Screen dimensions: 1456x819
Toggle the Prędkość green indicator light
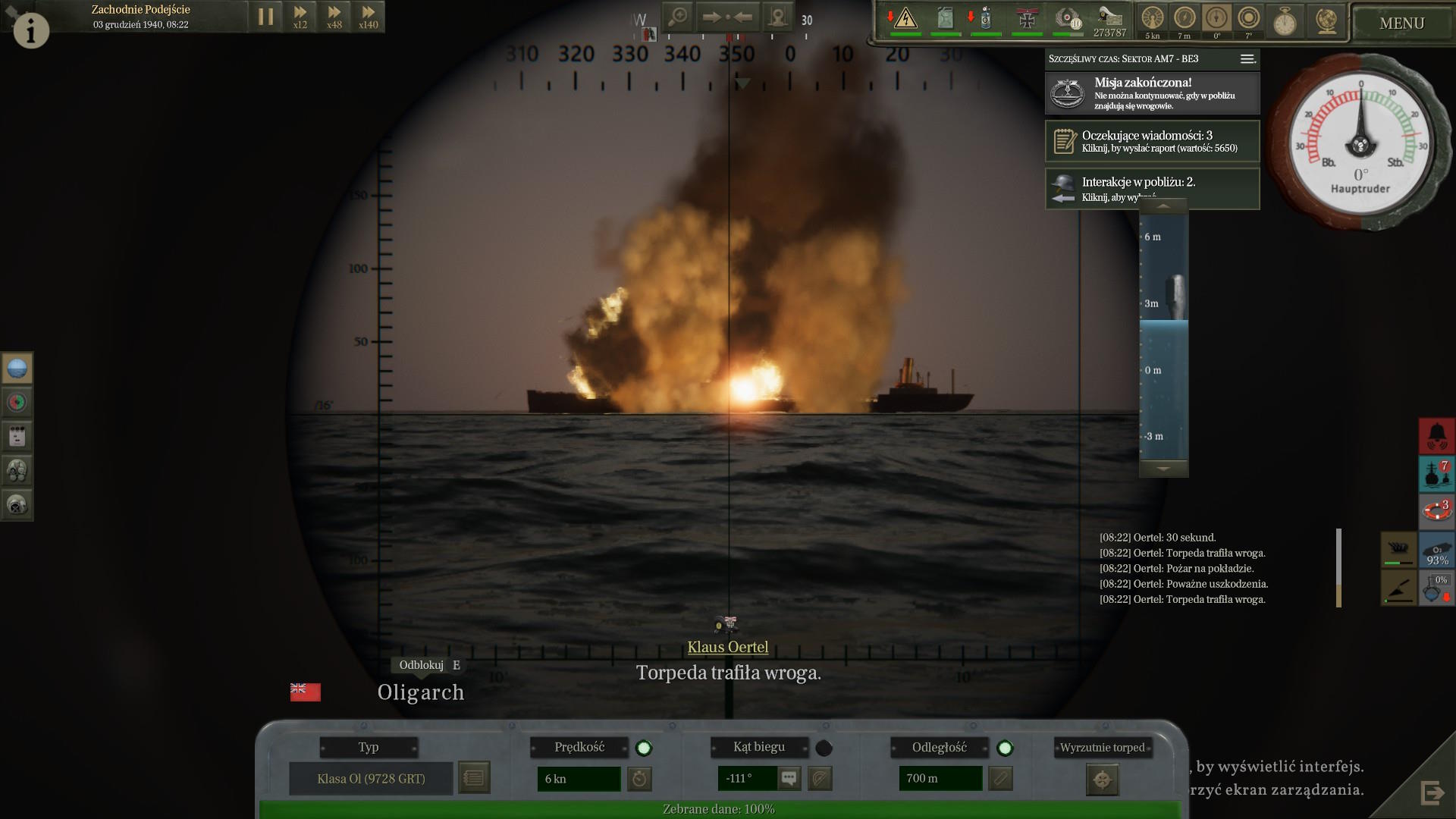pyautogui.click(x=644, y=748)
